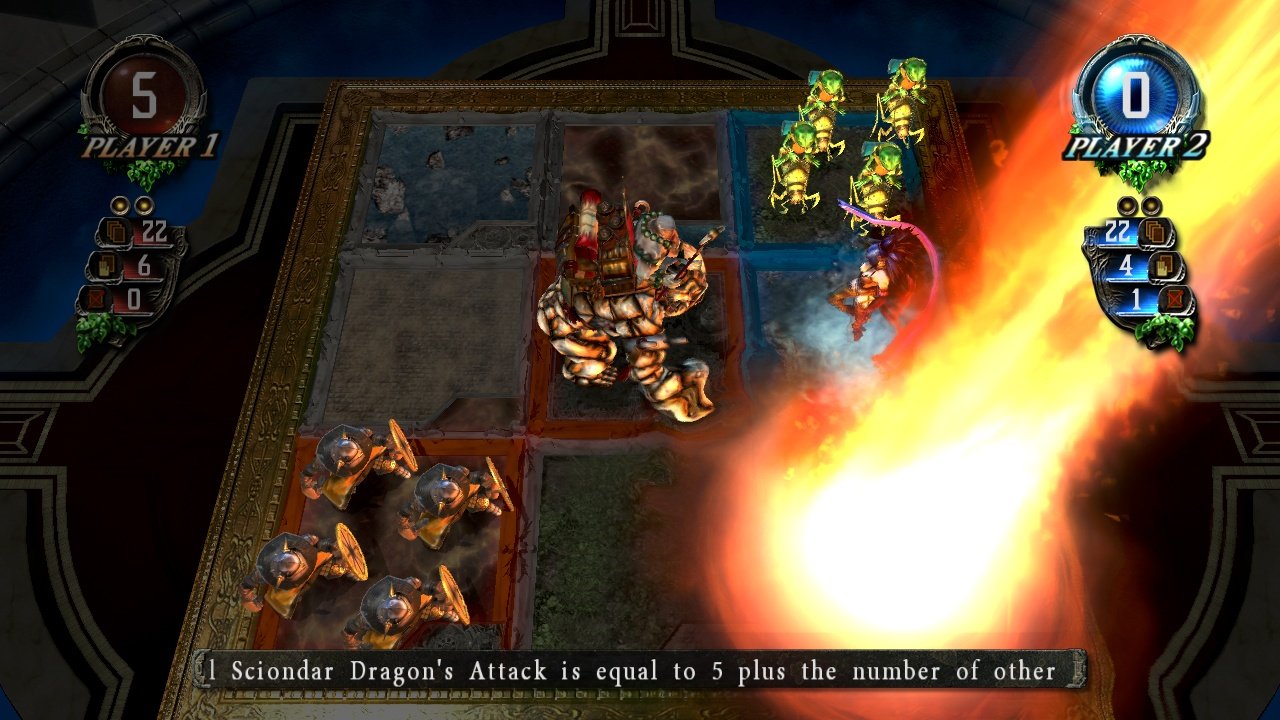Toggle Player 1's right mana orb
Screen dimensions: 1280x720
144,206
